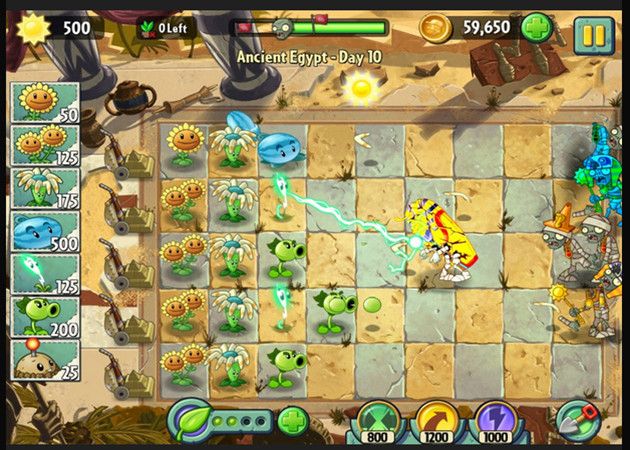Viewport: 630px width, 450px height.
Task: Choose the Lightning Reed seed packet
Action: coord(44,273)
